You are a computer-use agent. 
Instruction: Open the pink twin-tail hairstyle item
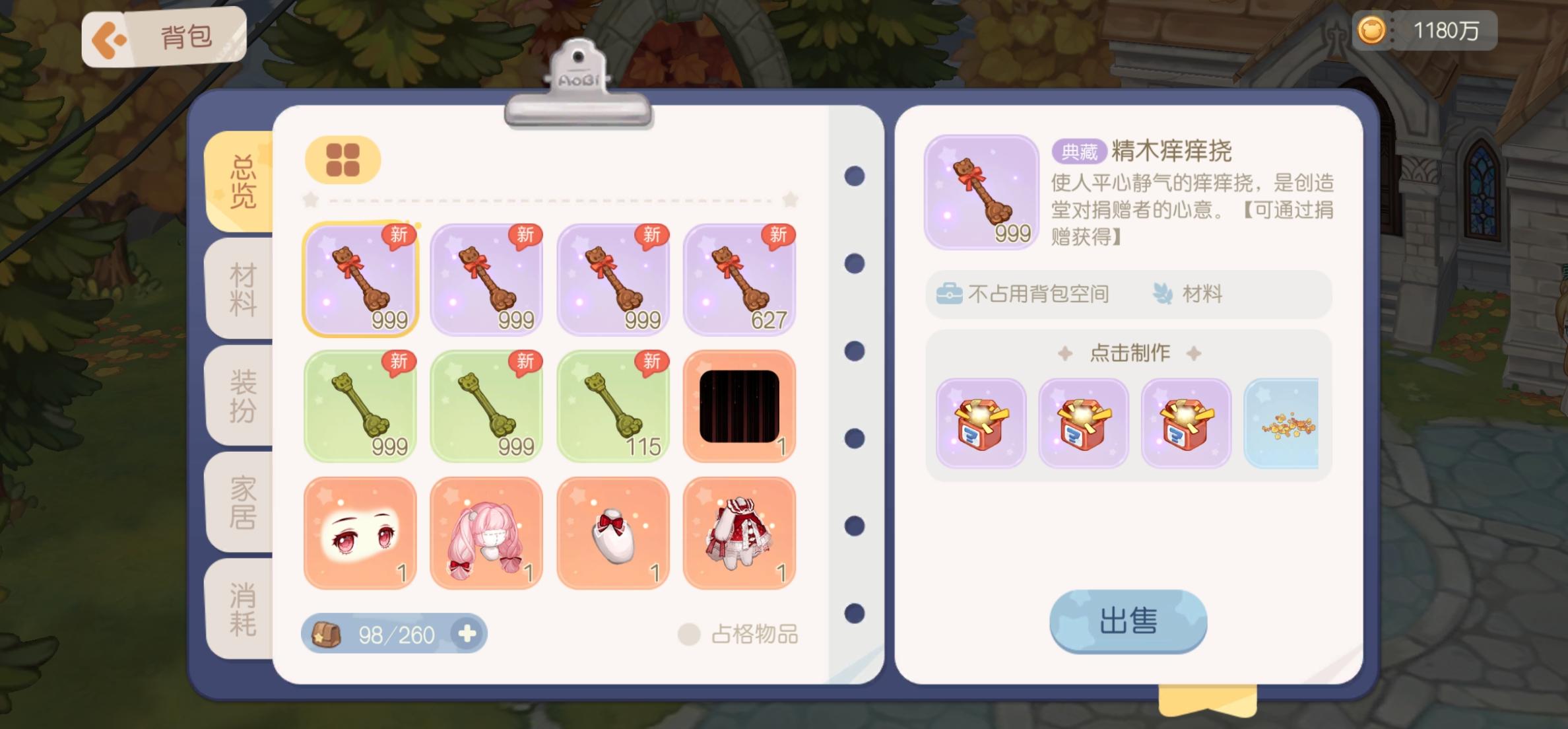coord(486,532)
